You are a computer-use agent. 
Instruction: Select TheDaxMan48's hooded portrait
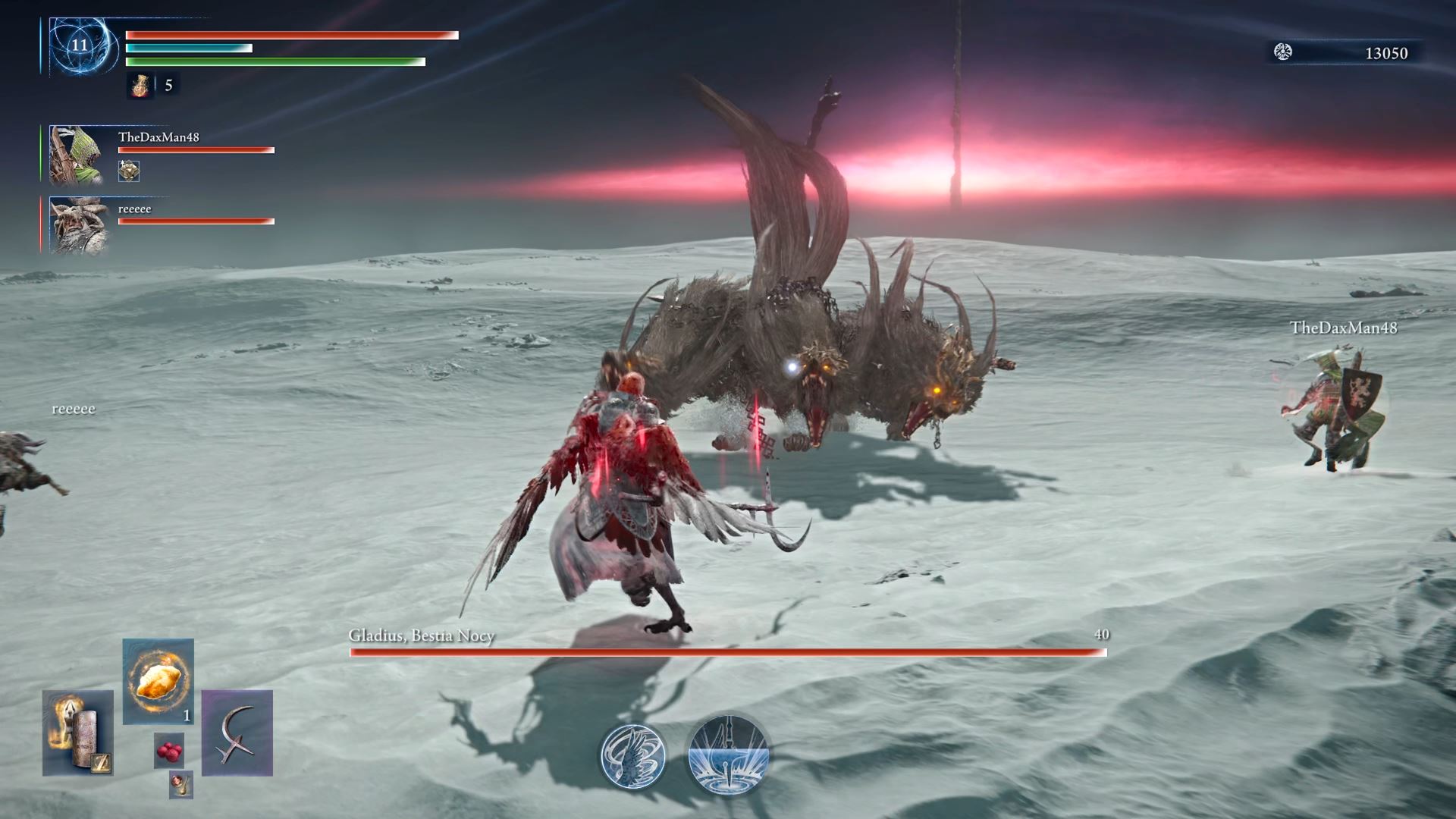point(77,155)
